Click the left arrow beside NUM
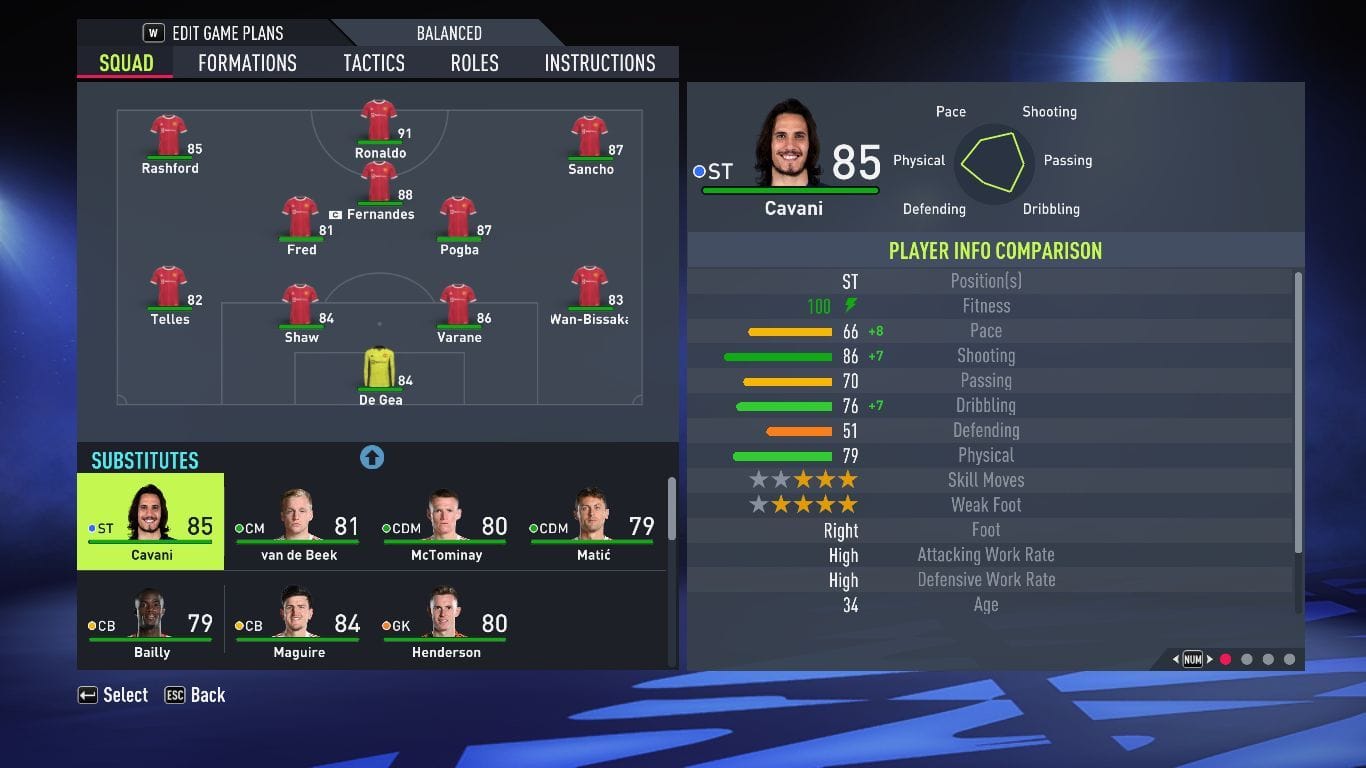Viewport: 1366px width, 768px height. [x=1175, y=659]
